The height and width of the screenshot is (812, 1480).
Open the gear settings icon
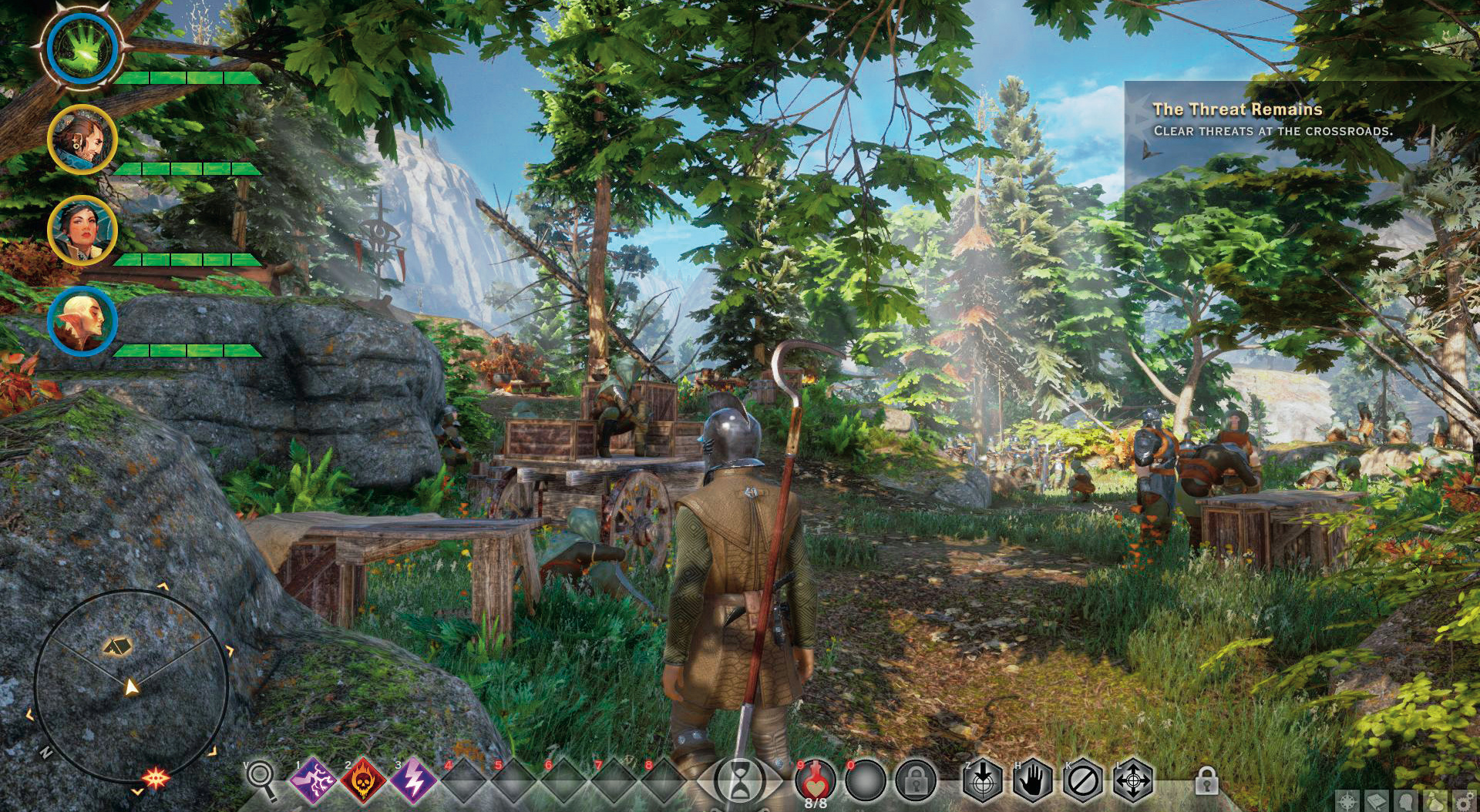(1464, 801)
